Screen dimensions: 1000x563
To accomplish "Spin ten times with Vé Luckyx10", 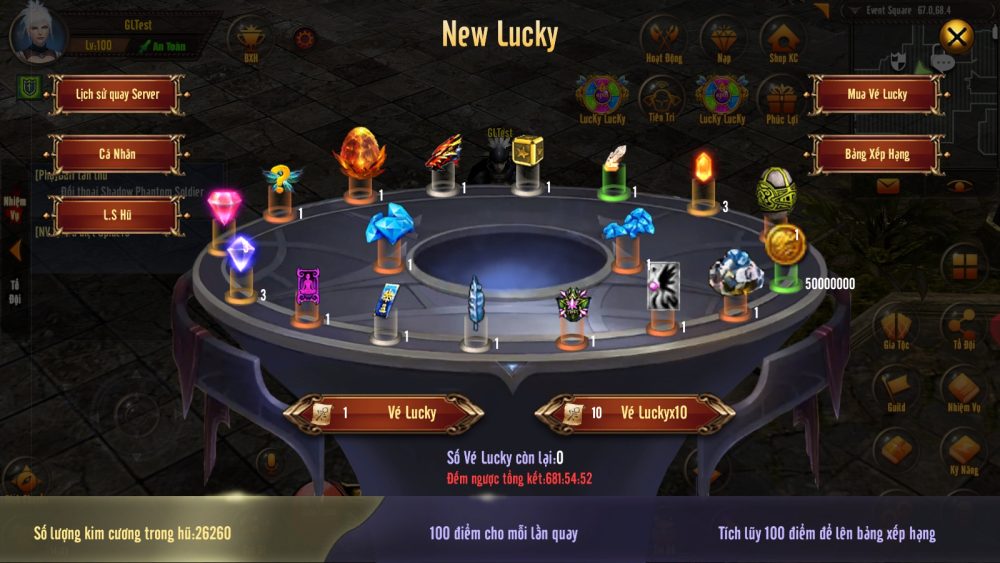I will coord(635,412).
